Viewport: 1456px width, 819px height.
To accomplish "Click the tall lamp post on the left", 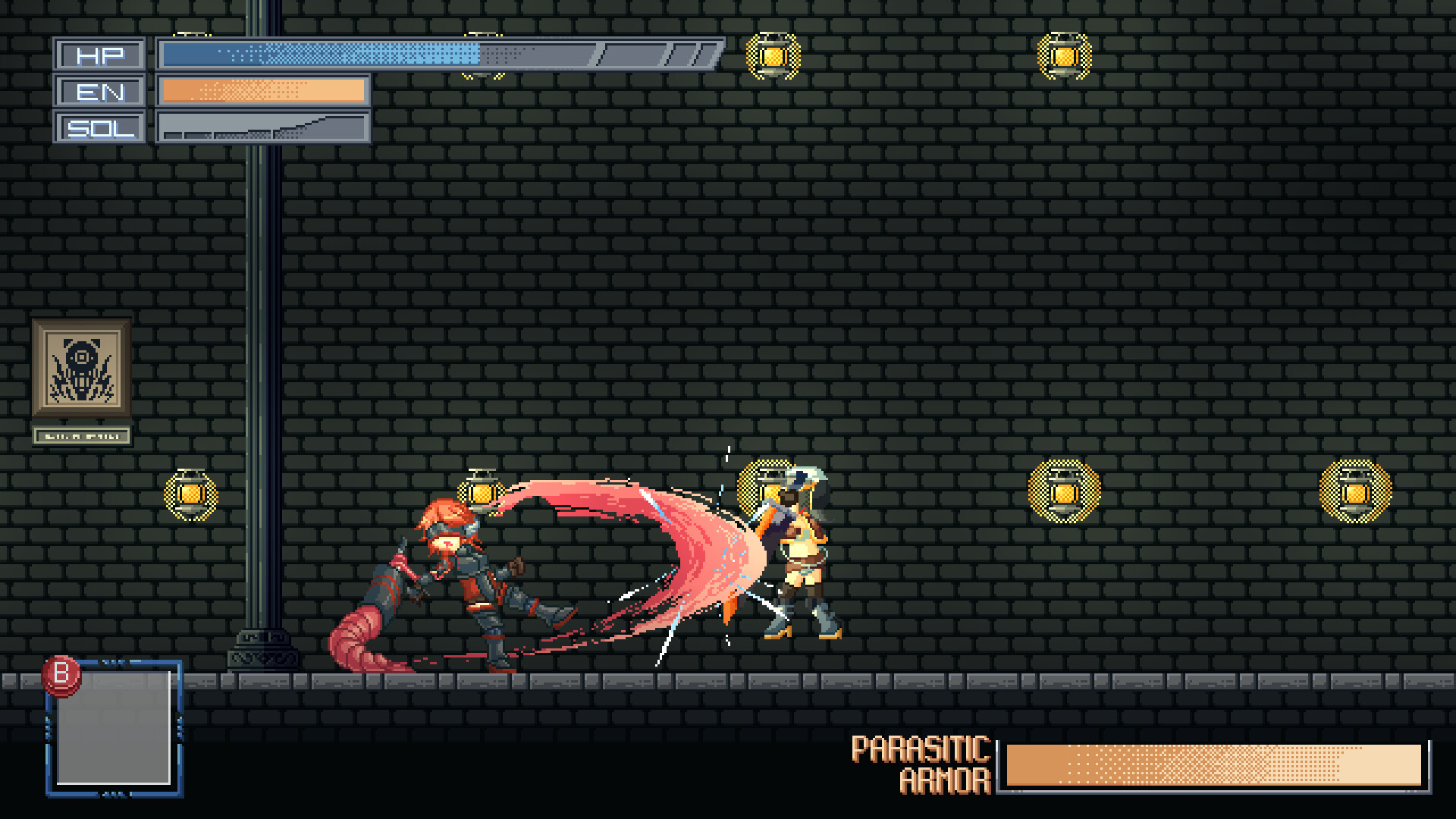I will click(x=263, y=341).
